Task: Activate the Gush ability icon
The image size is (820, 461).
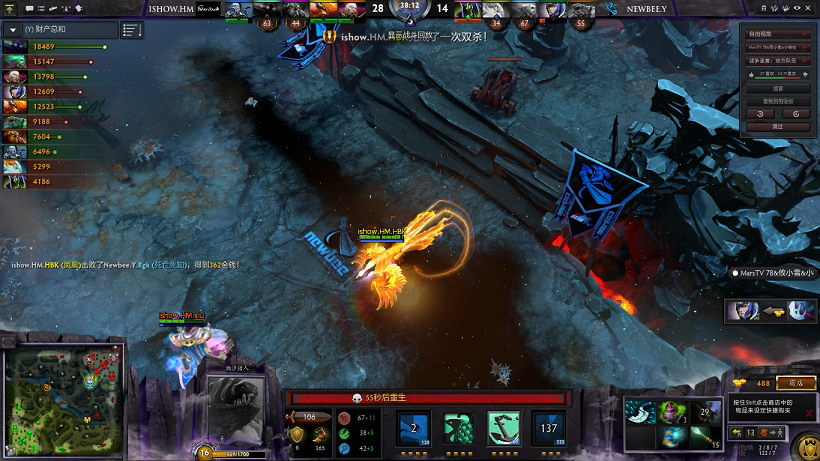Action: pos(414,427)
